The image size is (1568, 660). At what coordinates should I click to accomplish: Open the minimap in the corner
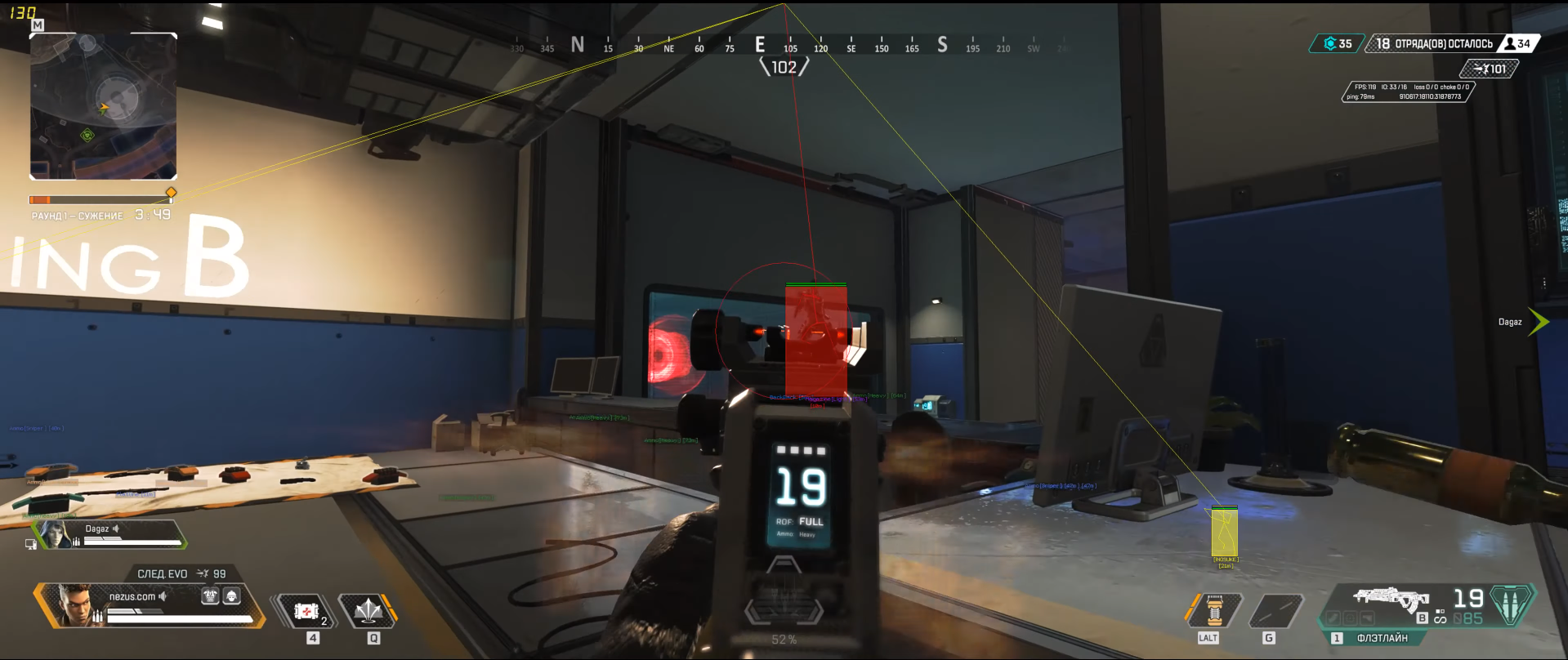pyautogui.click(x=103, y=106)
